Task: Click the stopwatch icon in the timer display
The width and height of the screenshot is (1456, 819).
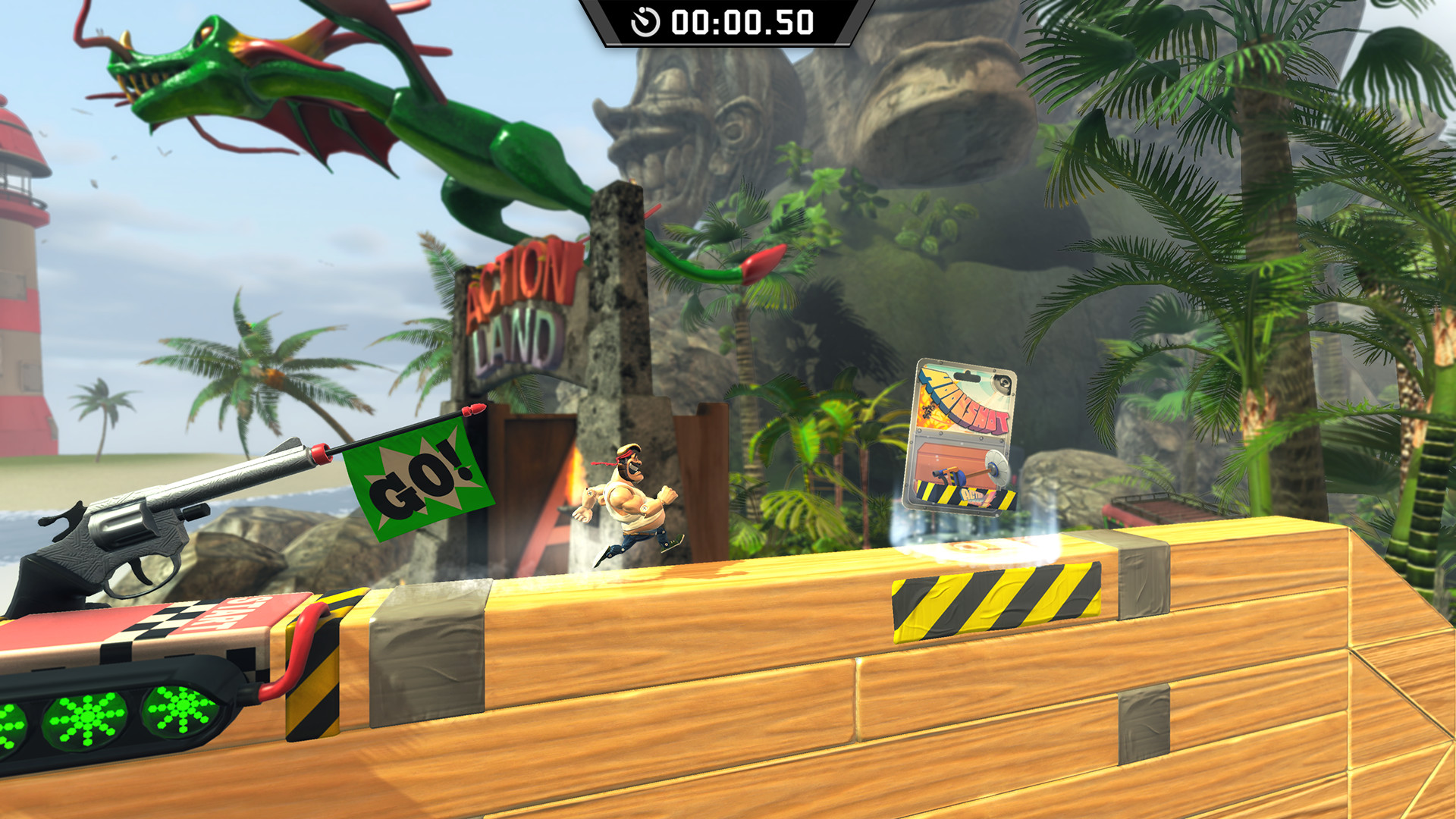Action: [647, 22]
